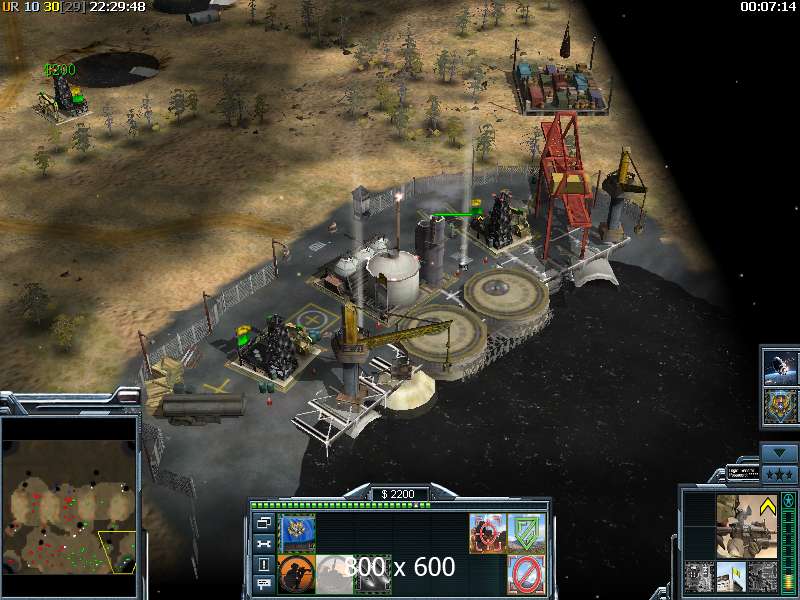Choose the red crosshair attack command
Viewport: 800px width, 600px height.
pyautogui.click(x=487, y=531)
